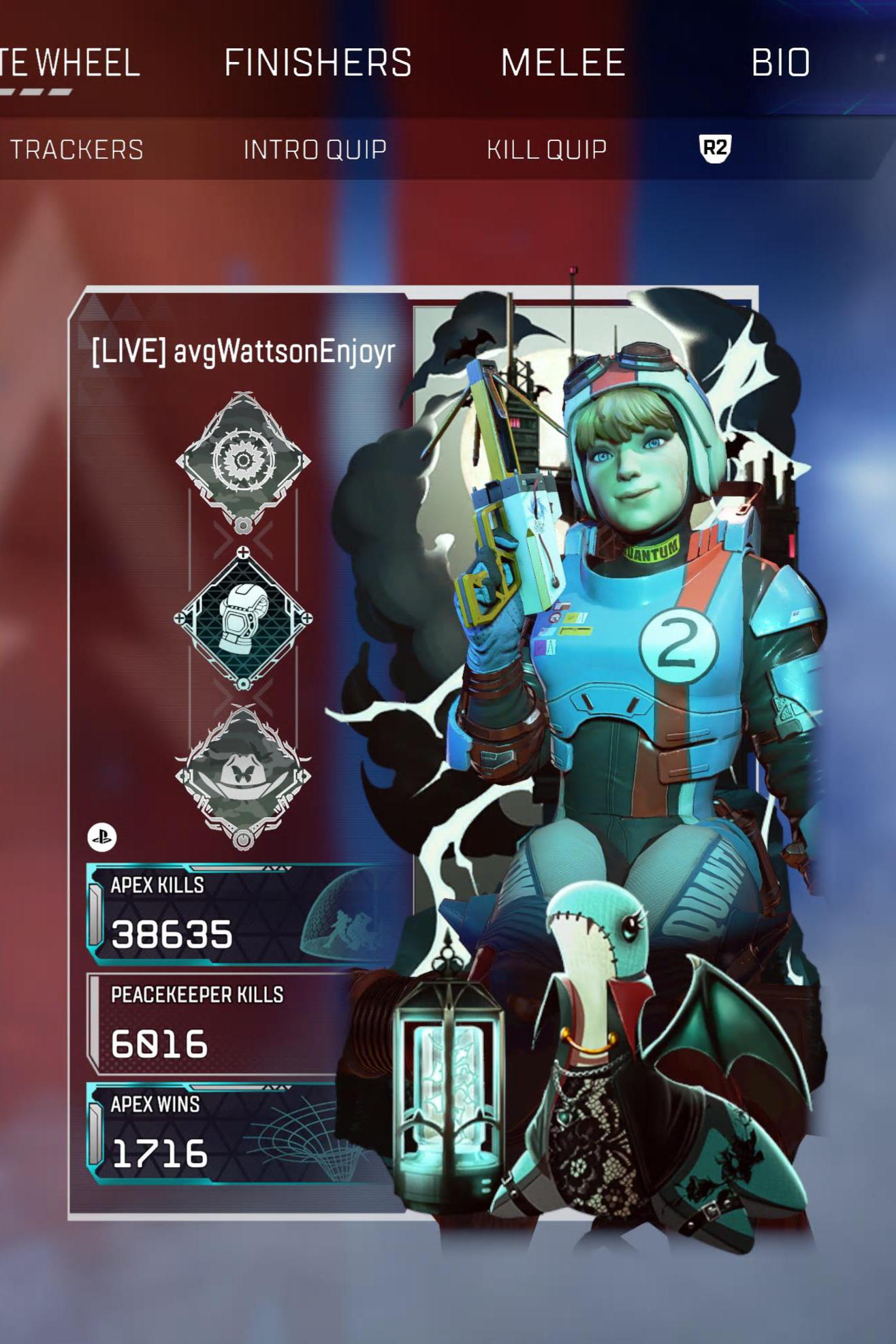Image resolution: width=896 pixels, height=1344 pixels.
Task: Select the Apex Kills tracker
Action: (231, 914)
